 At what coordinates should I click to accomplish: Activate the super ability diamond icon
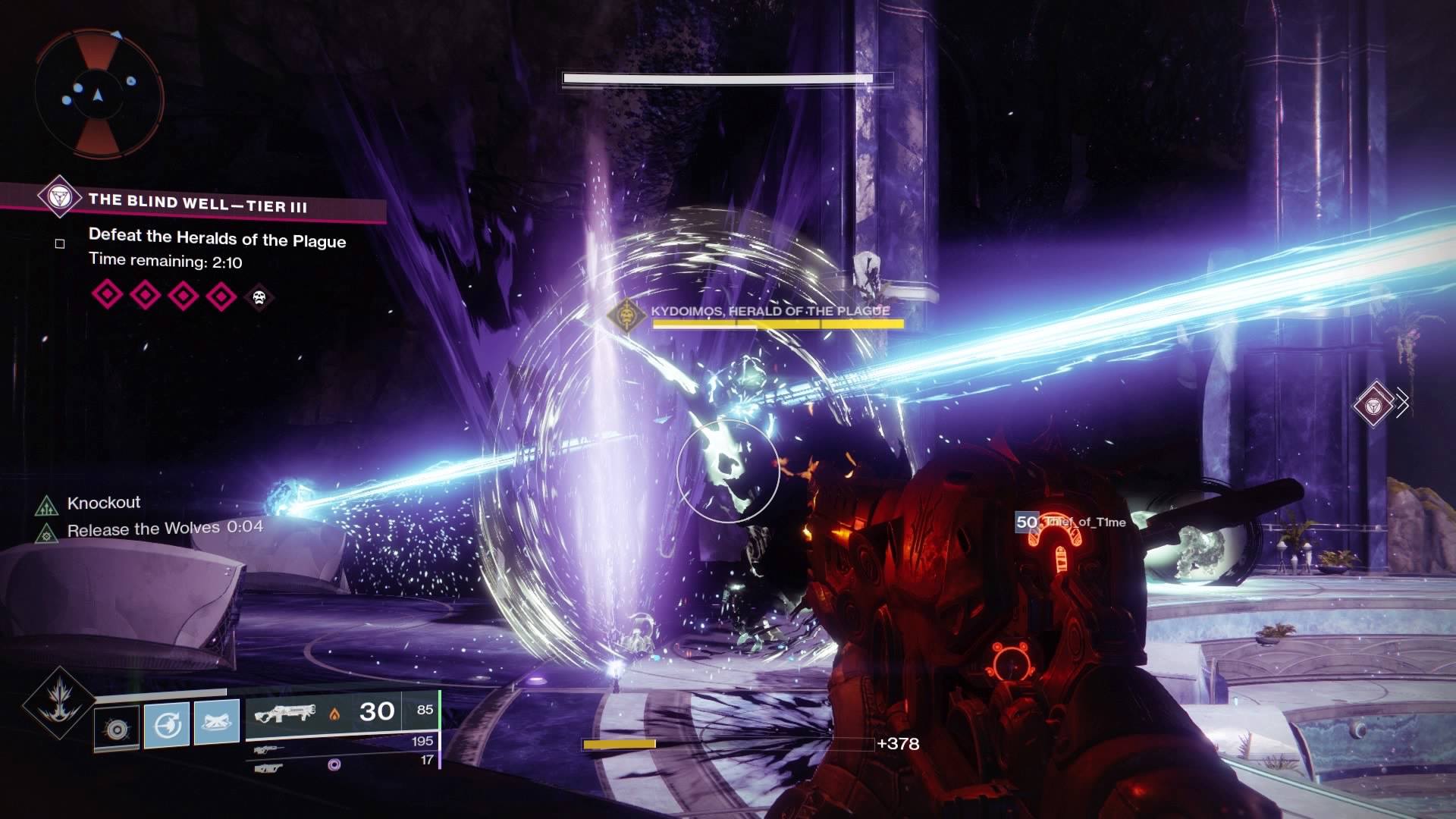pyautogui.click(x=59, y=703)
